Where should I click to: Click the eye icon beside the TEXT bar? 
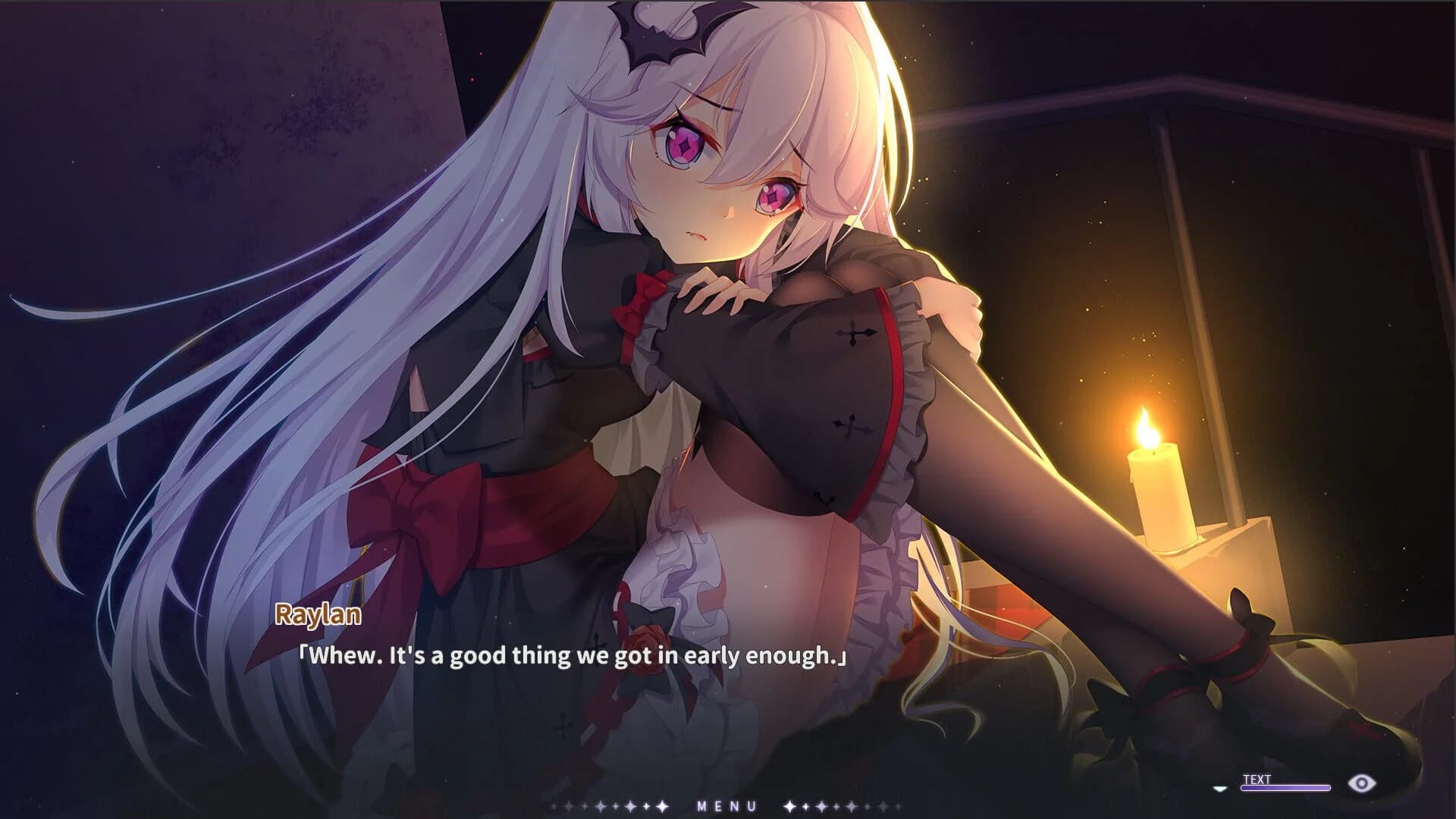[x=1361, y=783]
